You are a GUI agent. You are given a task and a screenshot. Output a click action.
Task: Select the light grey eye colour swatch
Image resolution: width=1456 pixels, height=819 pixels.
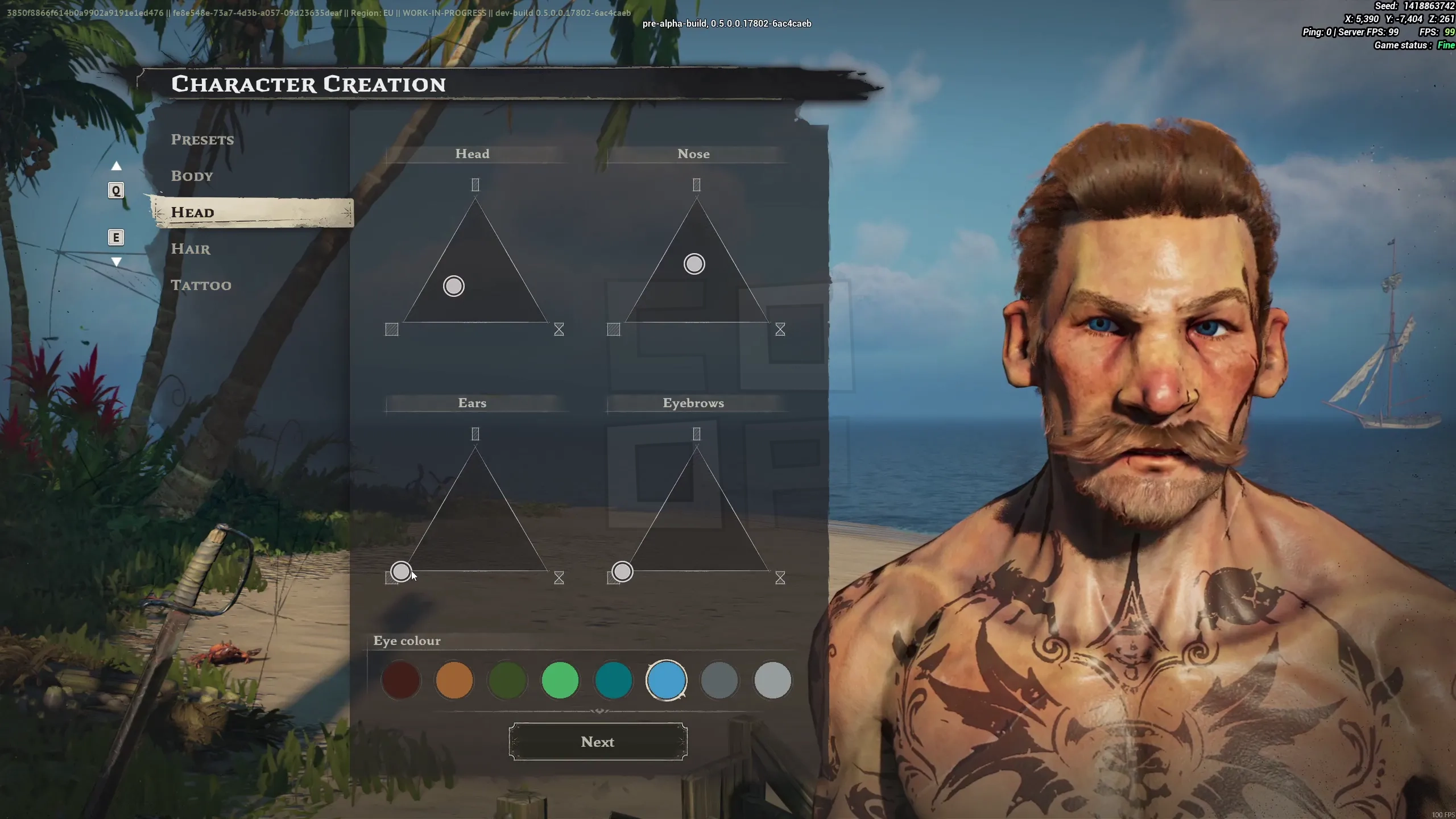773,680
